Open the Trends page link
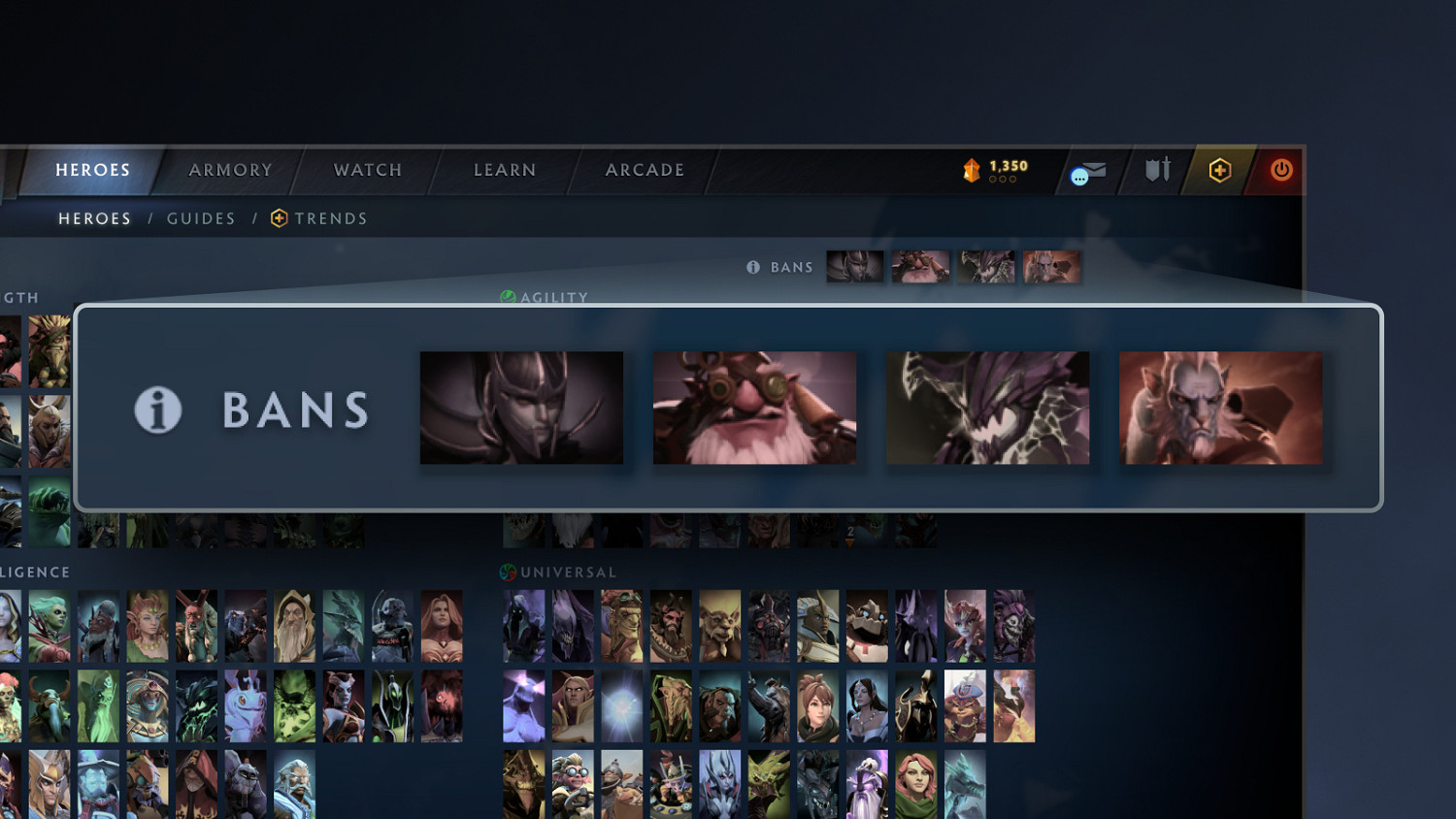 coord(330,218)
